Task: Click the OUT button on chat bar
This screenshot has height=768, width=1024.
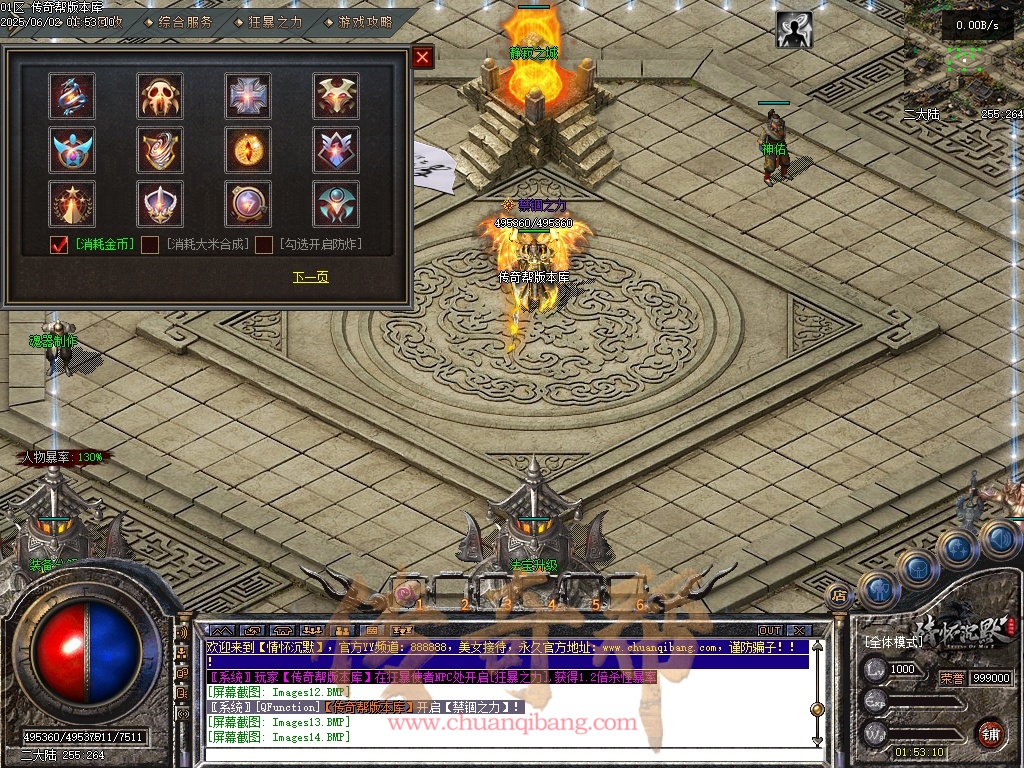Action: click(769, 631)
